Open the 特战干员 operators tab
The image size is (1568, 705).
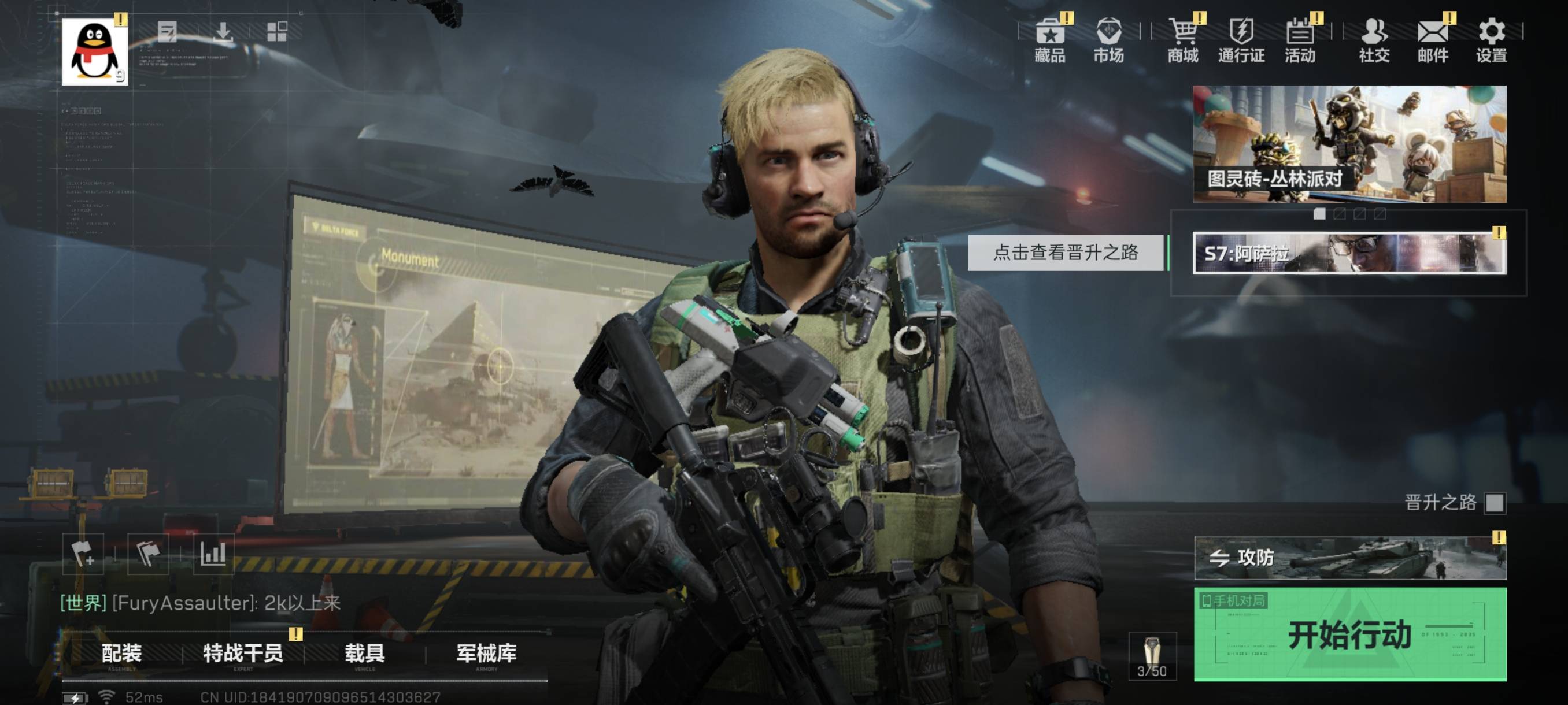[243, 654]
